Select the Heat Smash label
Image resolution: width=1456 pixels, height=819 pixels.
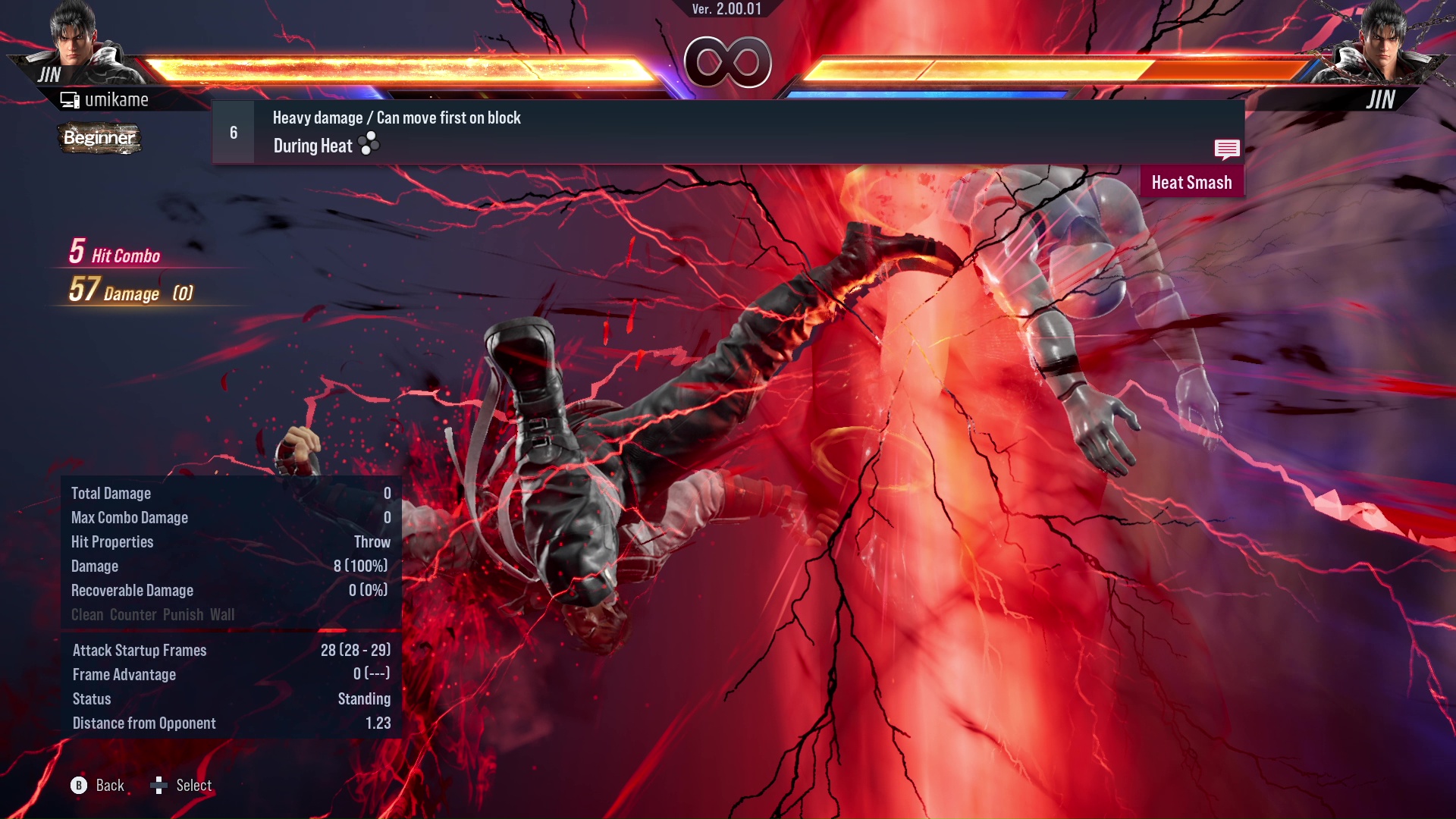coord(1191,182)
